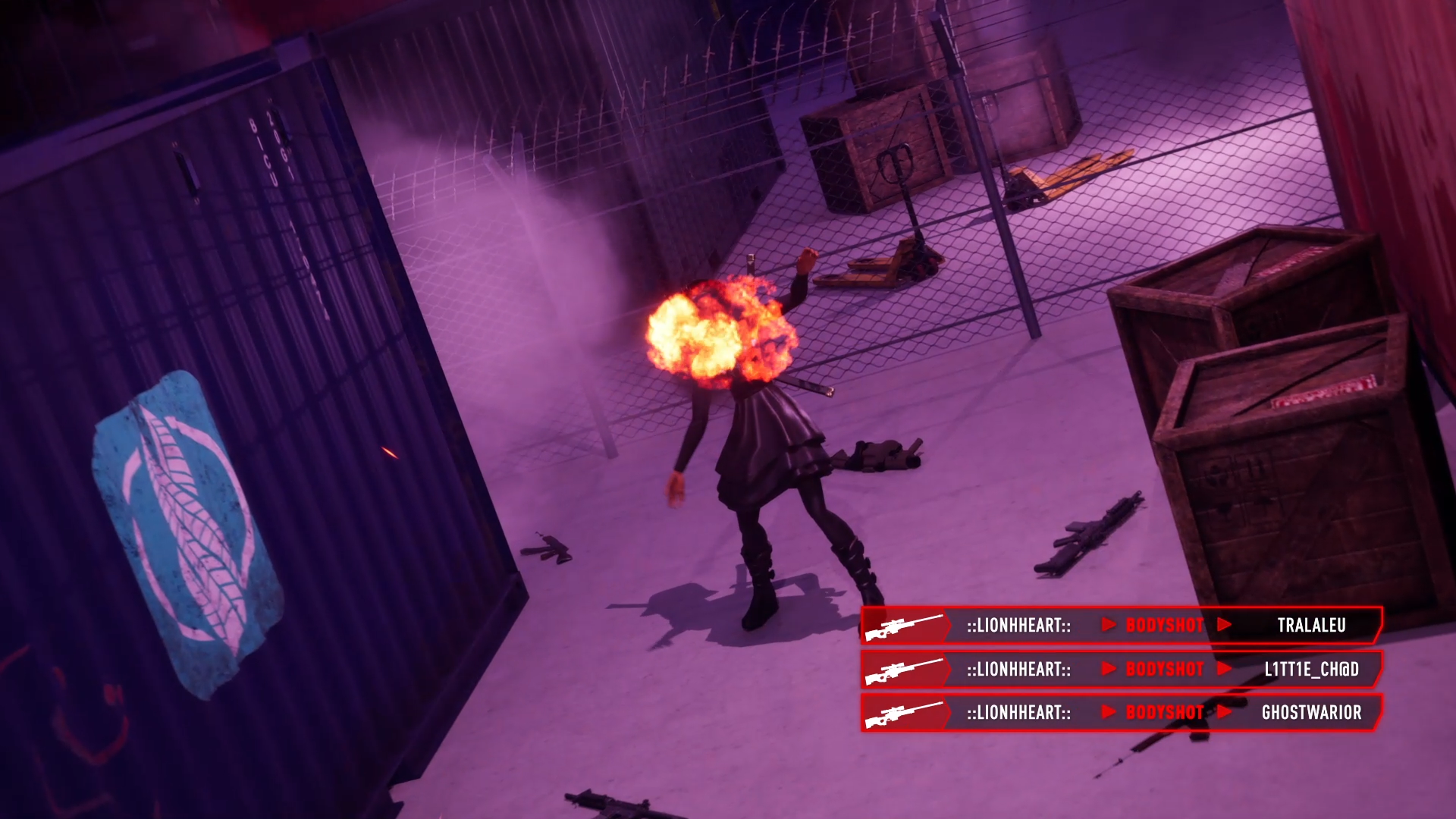Choose the GHOSTWARIOR kill feed entry
This screenshot has height=819, width=1456.
[x=1122, y=712]
